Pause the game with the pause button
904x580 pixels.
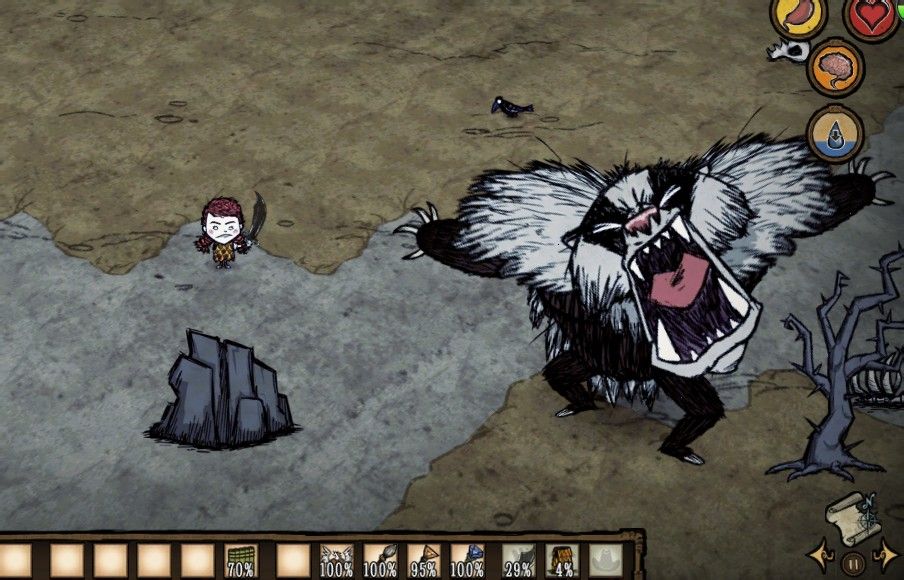coord(852,561)
